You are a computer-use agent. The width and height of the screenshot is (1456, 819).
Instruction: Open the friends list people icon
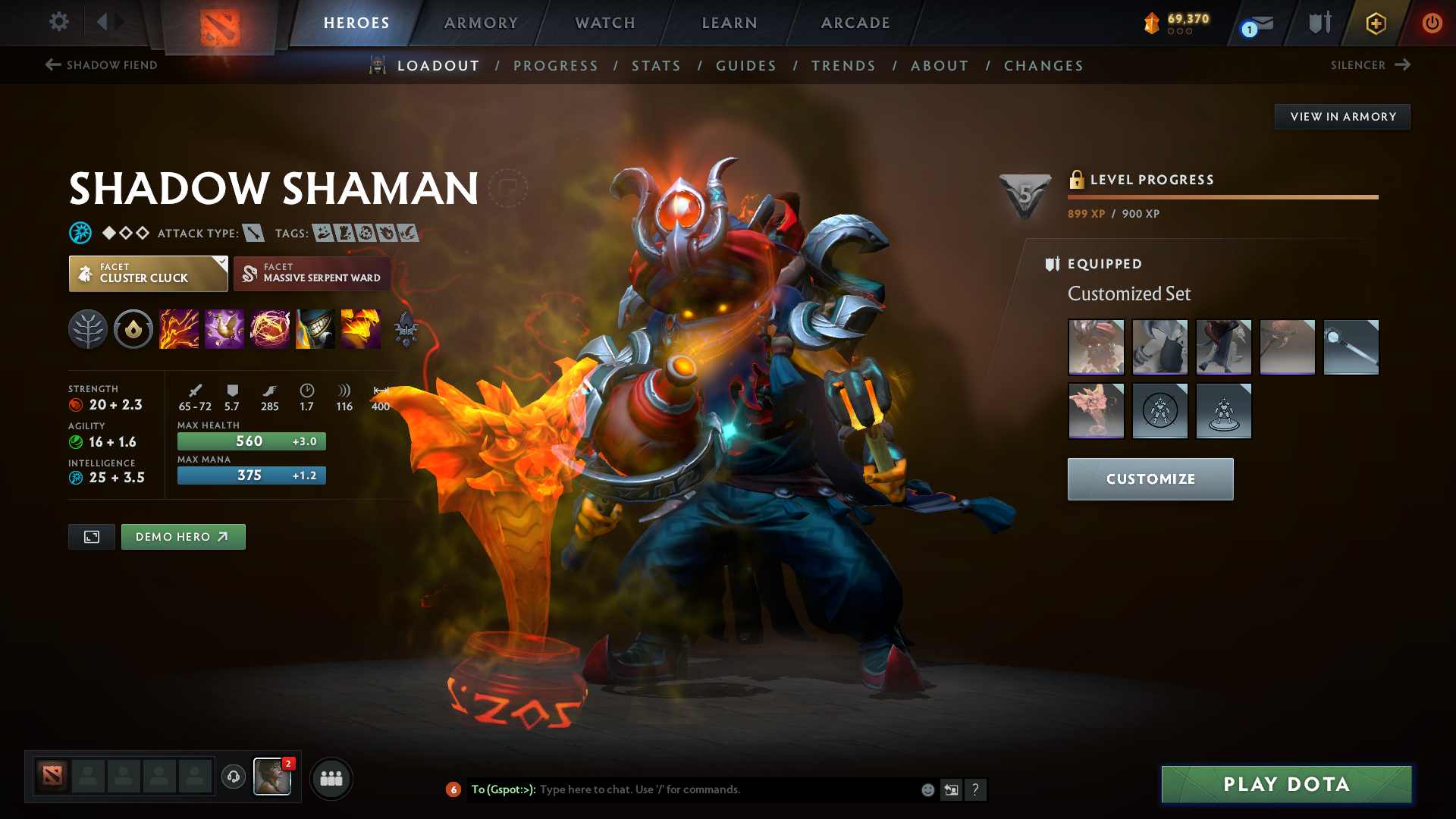pos(331,778)
